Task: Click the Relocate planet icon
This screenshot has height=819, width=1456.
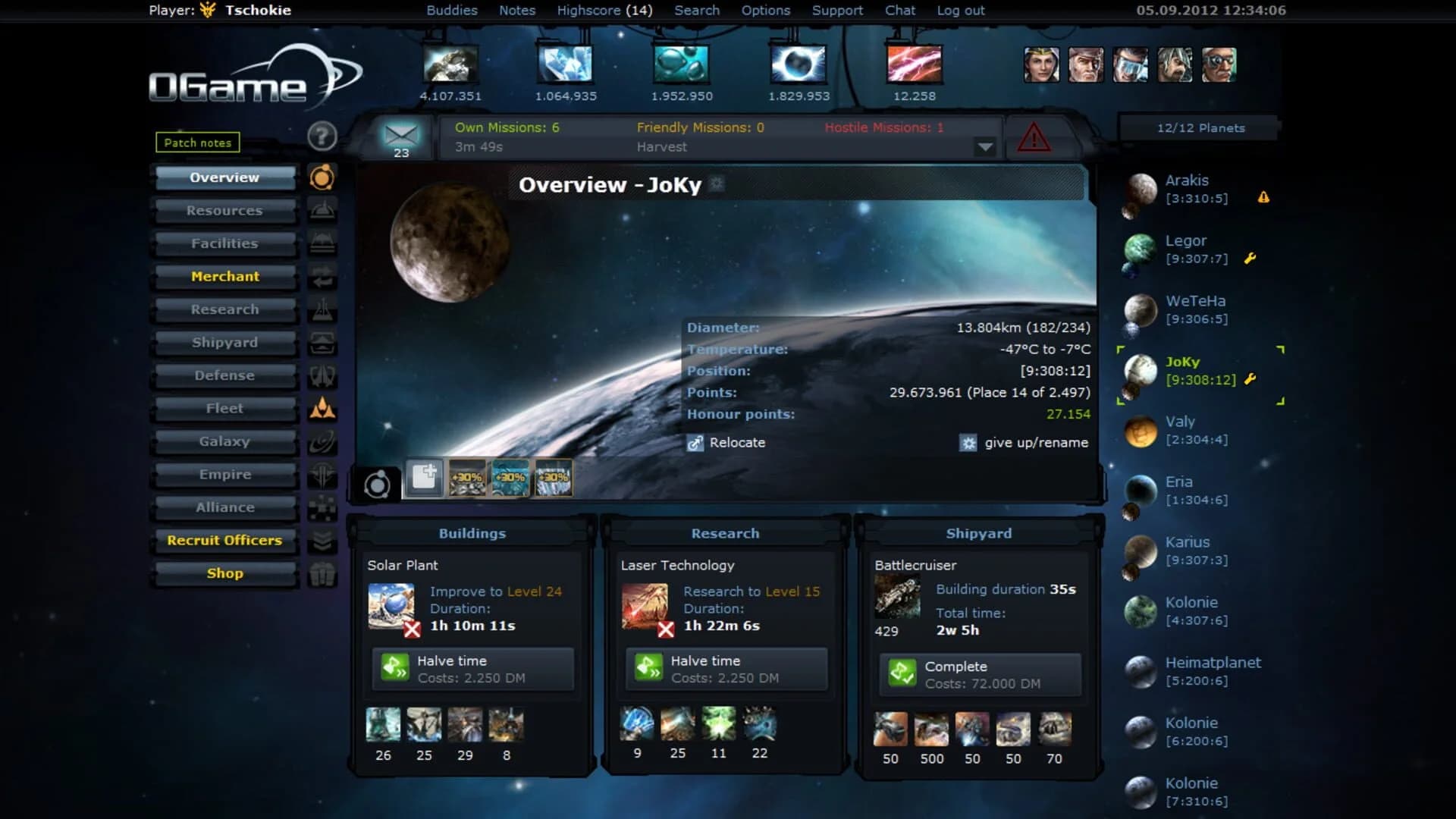Action: click(x=695, y=443)
